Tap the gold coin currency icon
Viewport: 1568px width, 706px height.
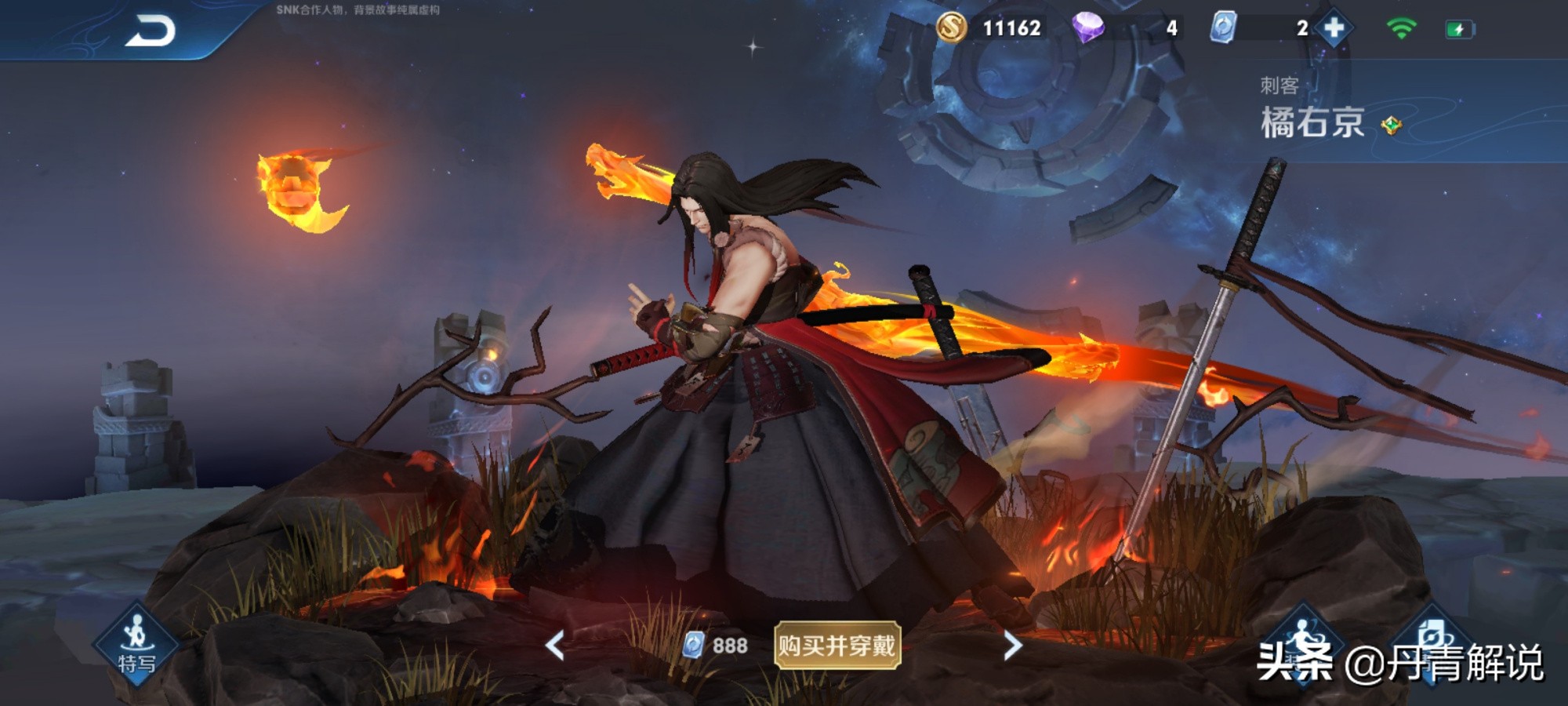point(951,28)
